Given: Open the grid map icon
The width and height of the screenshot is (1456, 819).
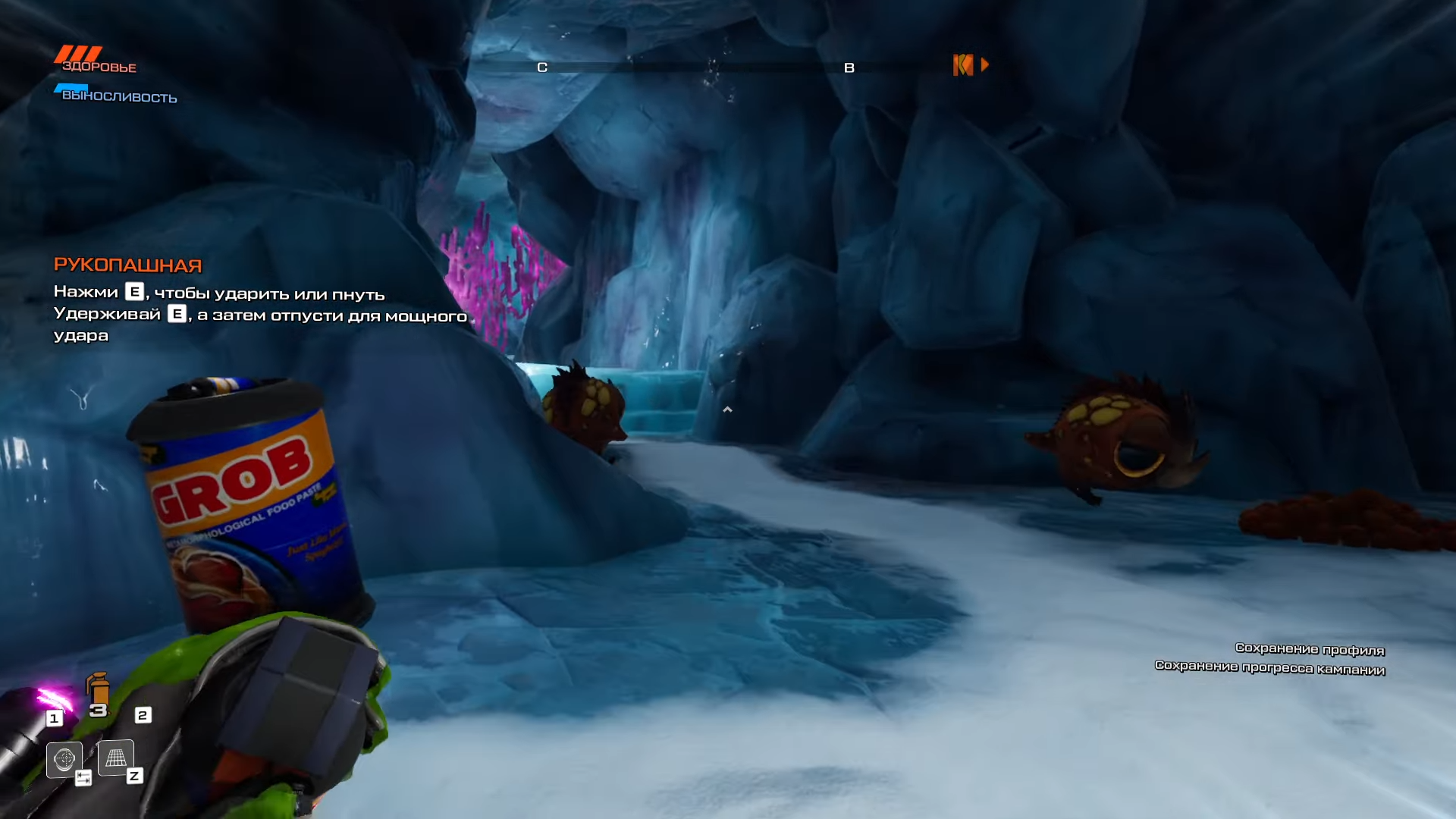Looking at the screenshot, I should coord(116,758).
